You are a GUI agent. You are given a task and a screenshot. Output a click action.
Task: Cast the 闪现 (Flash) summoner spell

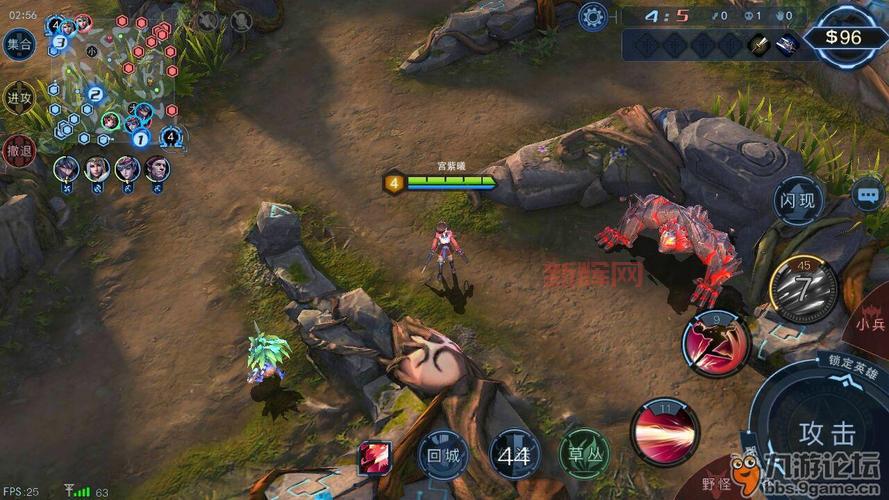[x=800, y=200]
